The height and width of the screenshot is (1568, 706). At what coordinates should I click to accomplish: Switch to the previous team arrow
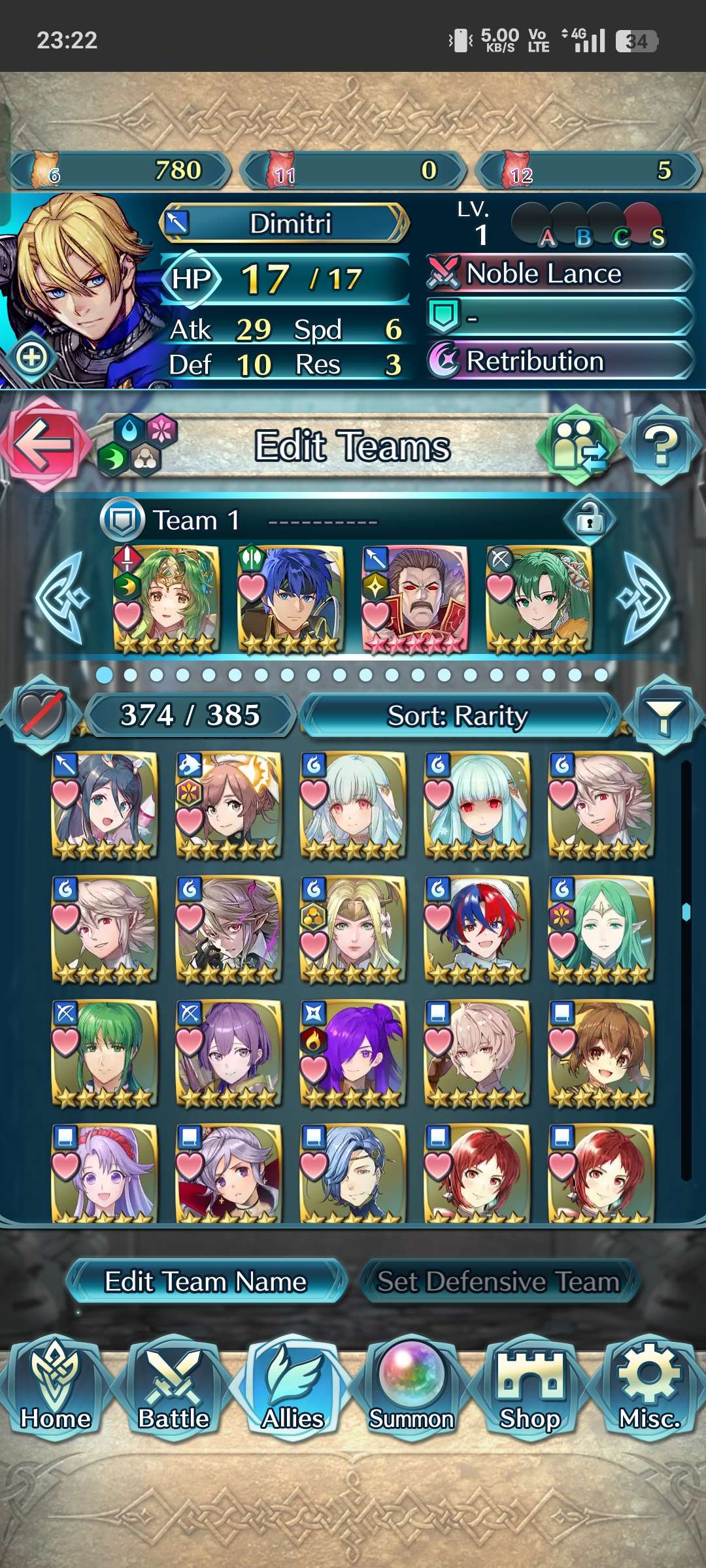coord(61,597)
